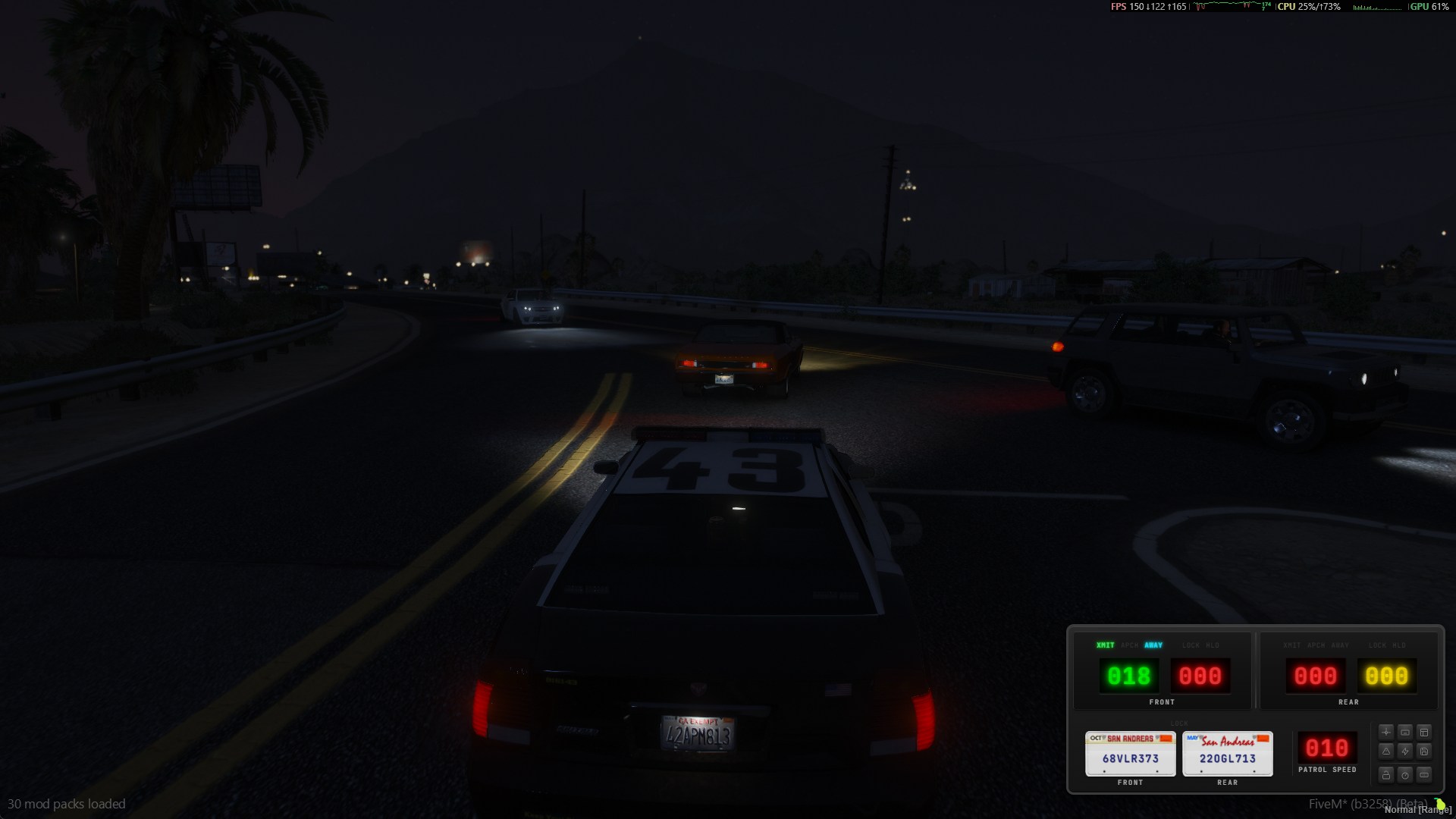Click the unlock padlock icon on the radar keypad
1456x819 pixels.
1386,775
